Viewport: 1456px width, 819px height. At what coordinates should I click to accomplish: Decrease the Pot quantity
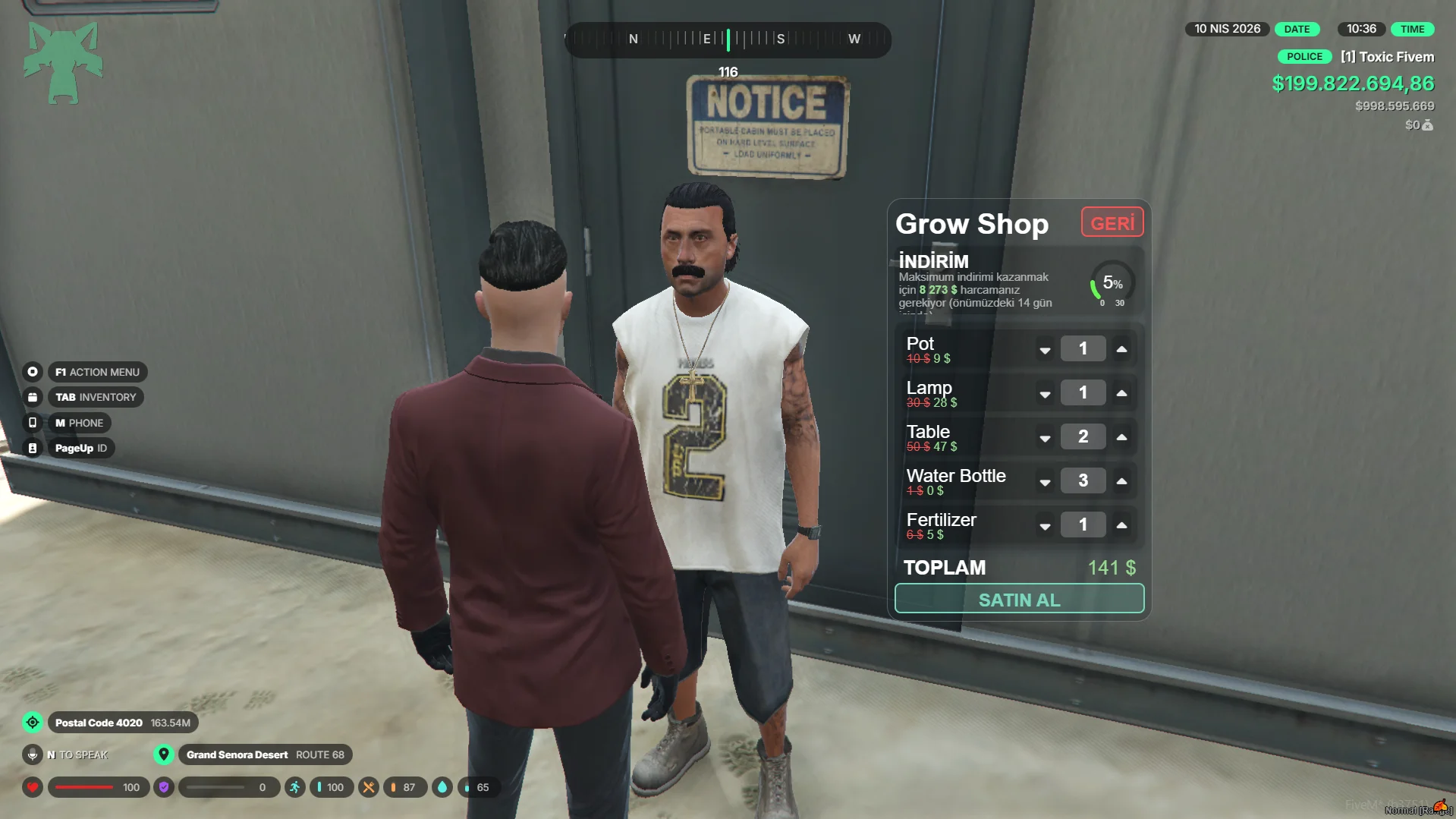coord(1045,350)
